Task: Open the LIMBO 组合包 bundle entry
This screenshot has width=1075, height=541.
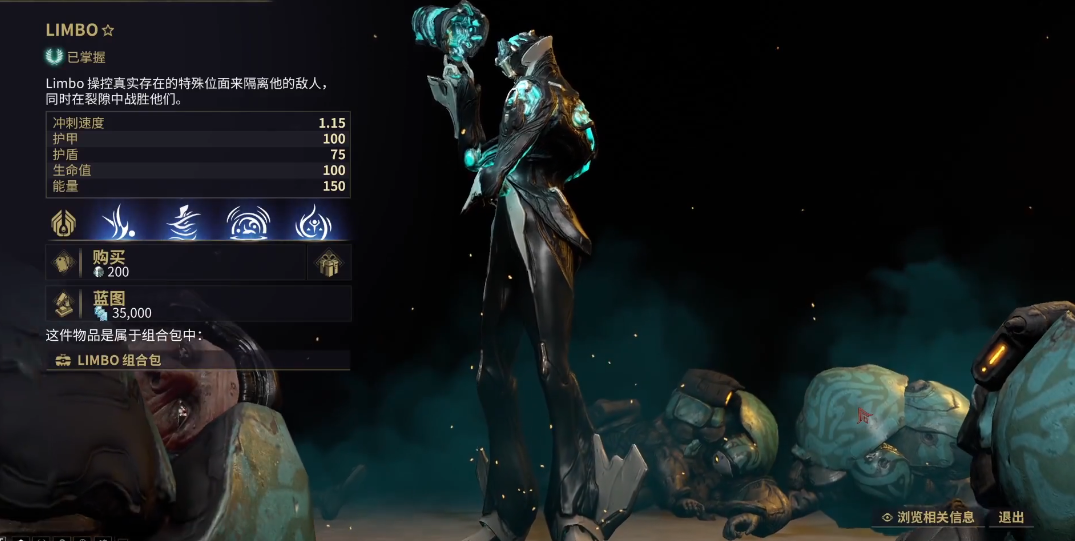Action: pyautogui.click(x=198, y=360)
